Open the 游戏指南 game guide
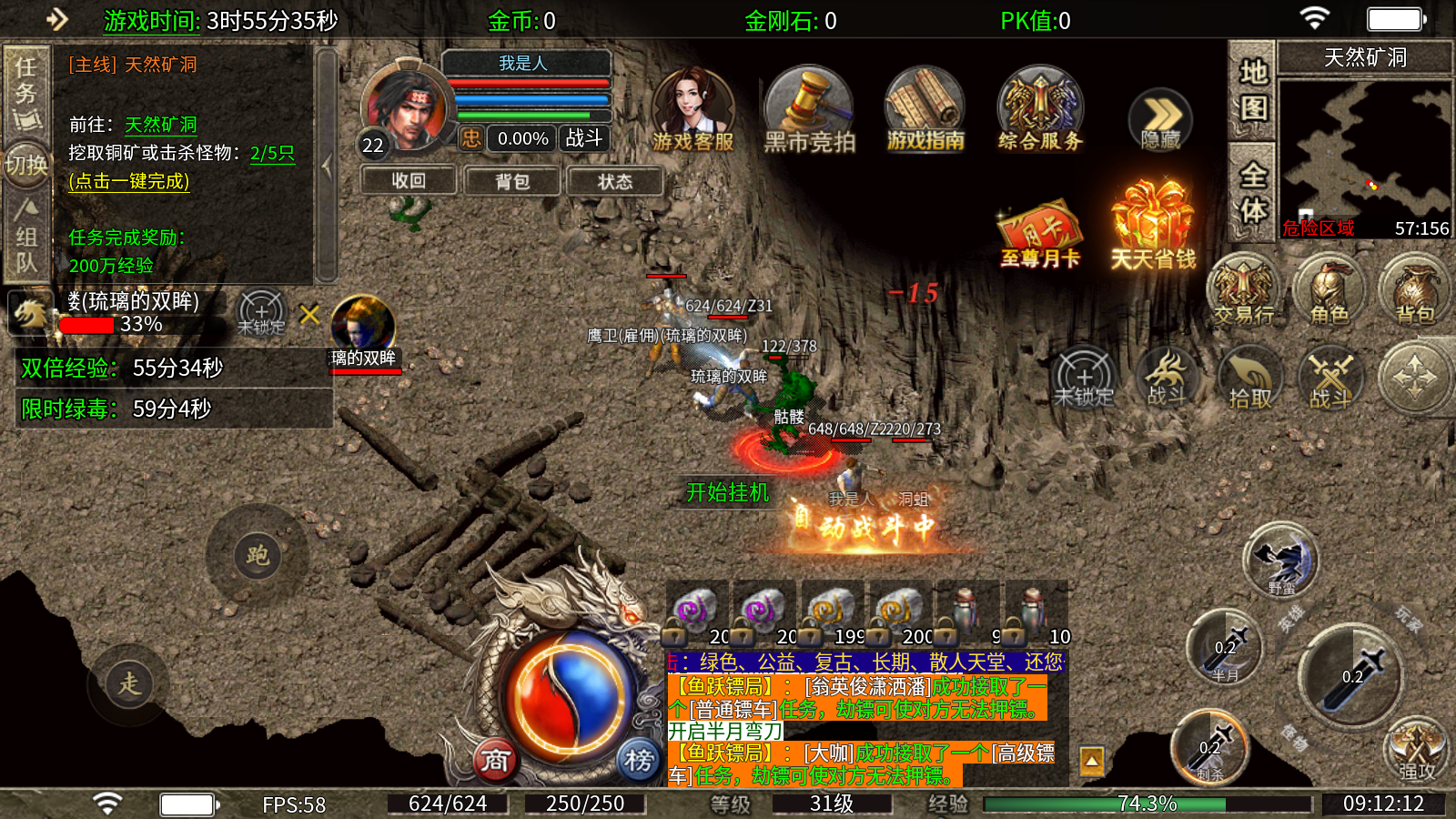1456x819 pixels. 925,110
